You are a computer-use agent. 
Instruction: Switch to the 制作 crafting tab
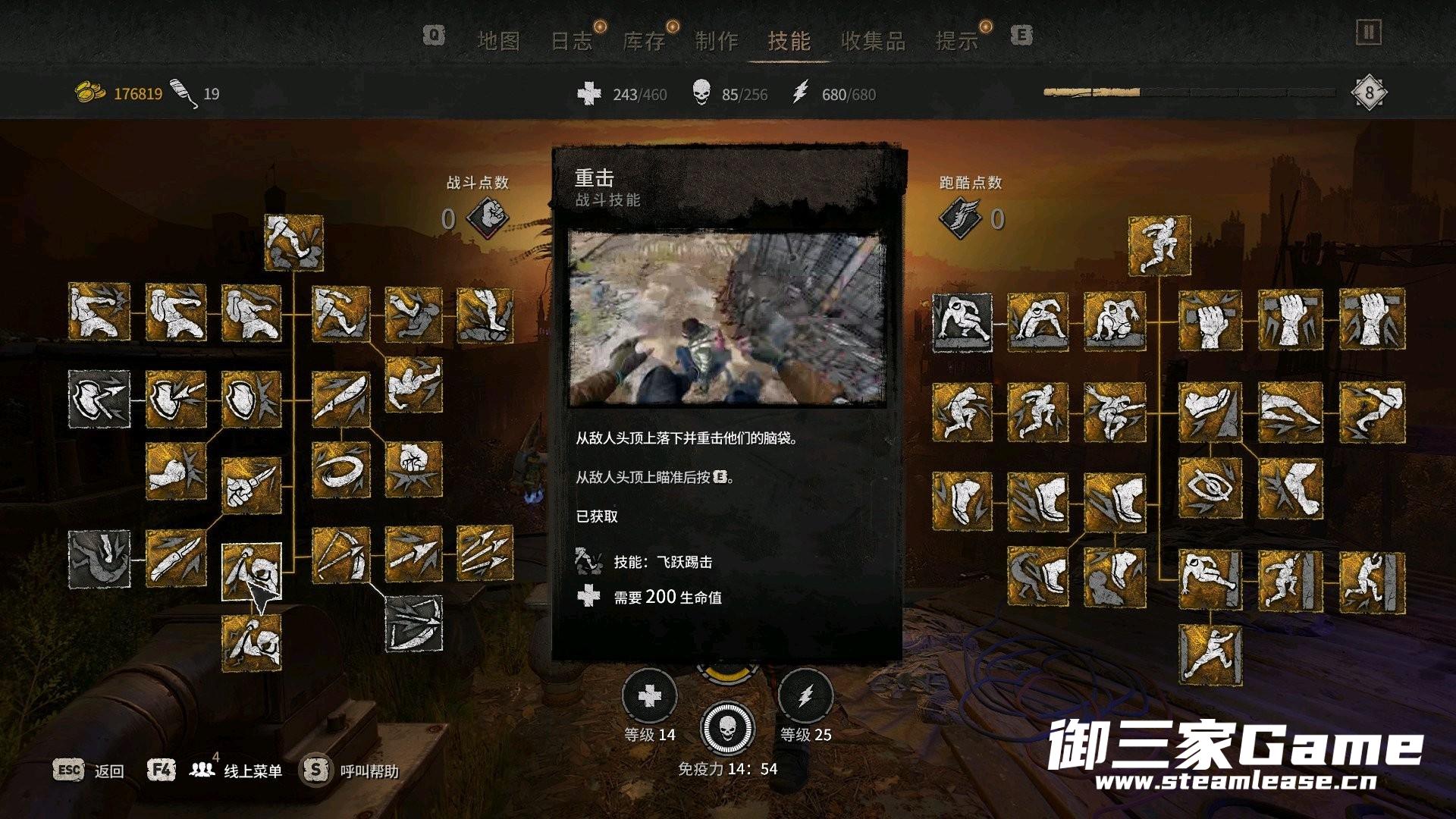click(x=717, y=41)
